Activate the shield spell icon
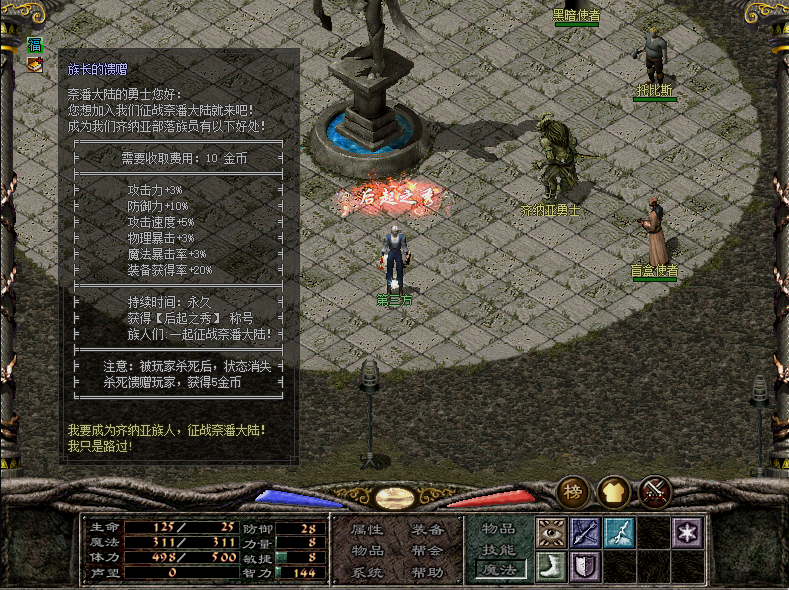Viewport: 789px width, 590px height. coord(585,567)
